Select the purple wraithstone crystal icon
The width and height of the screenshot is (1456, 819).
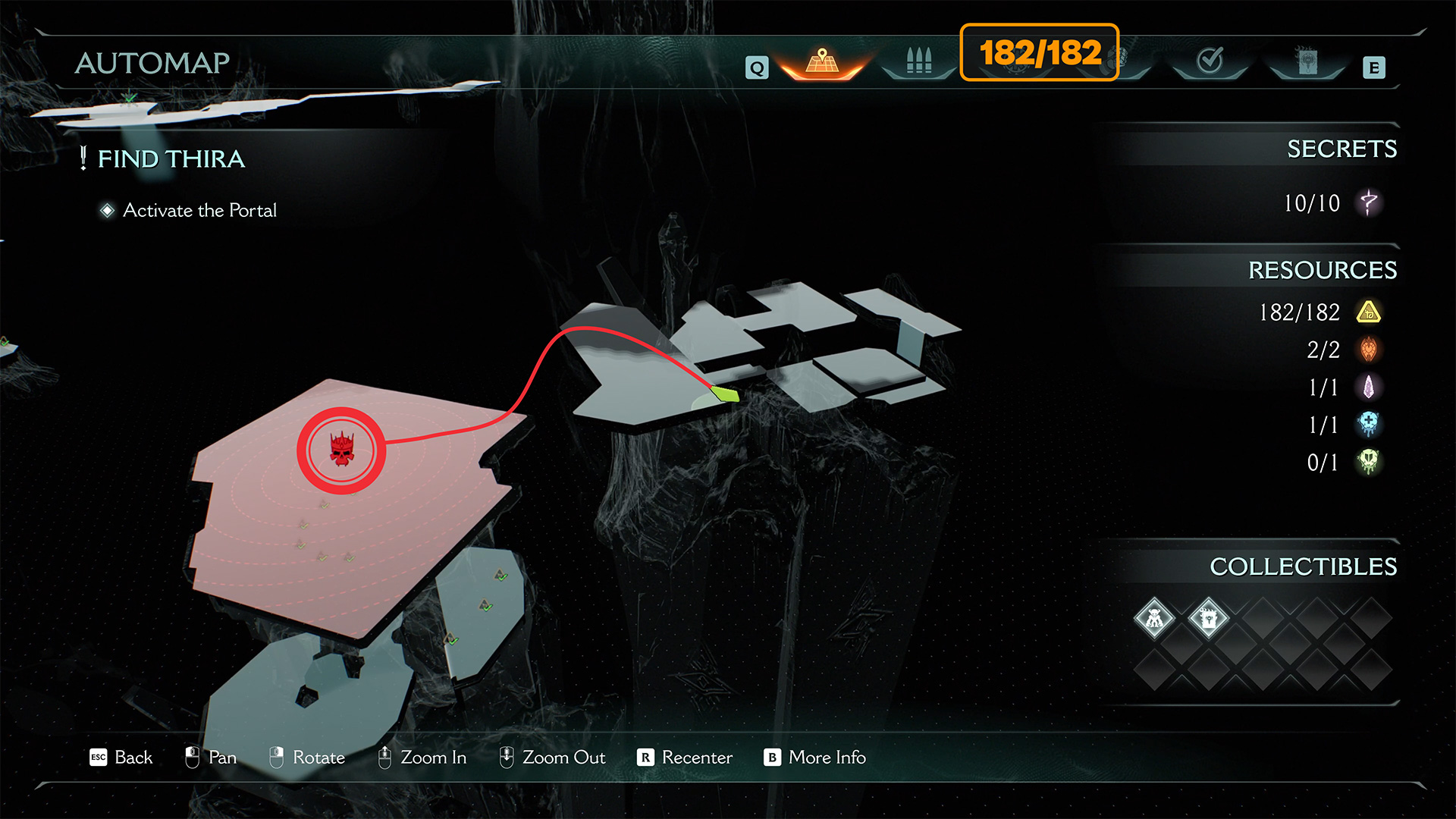pyautogui.click(x=1369, y=387)
